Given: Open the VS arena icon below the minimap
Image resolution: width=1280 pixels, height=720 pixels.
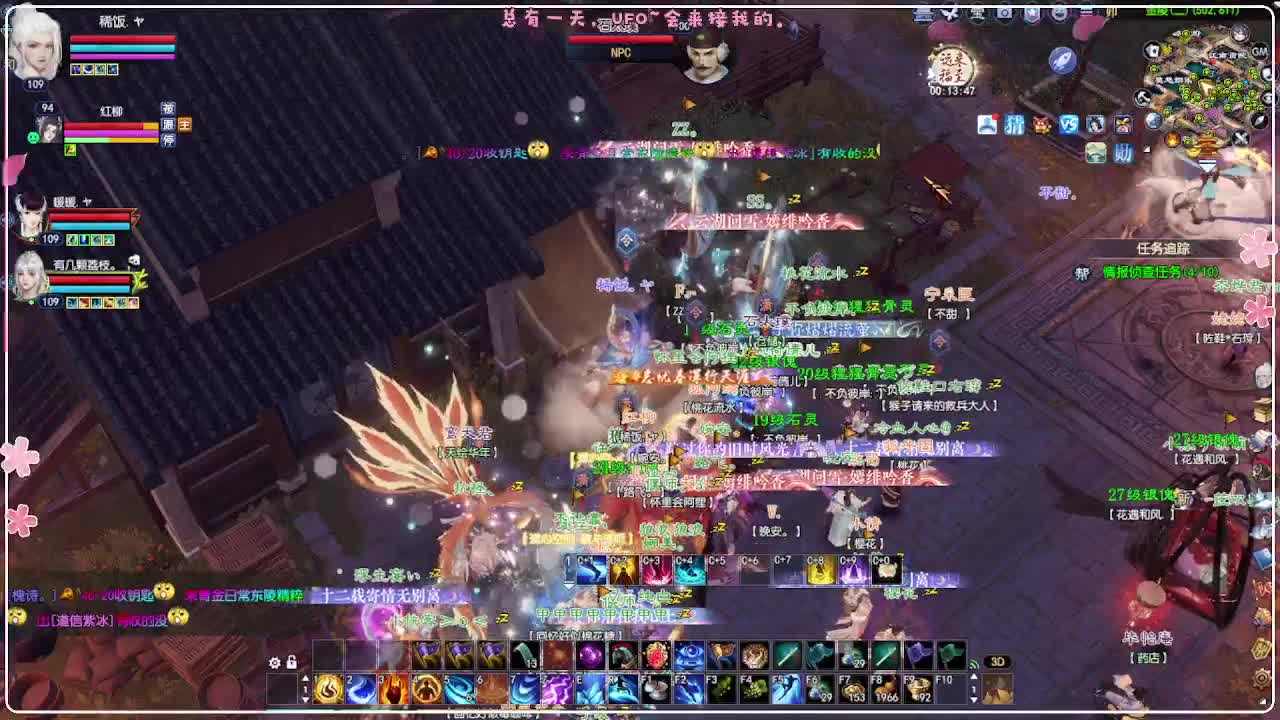Looking at the screenshot, I should (x=1068, y=123).
